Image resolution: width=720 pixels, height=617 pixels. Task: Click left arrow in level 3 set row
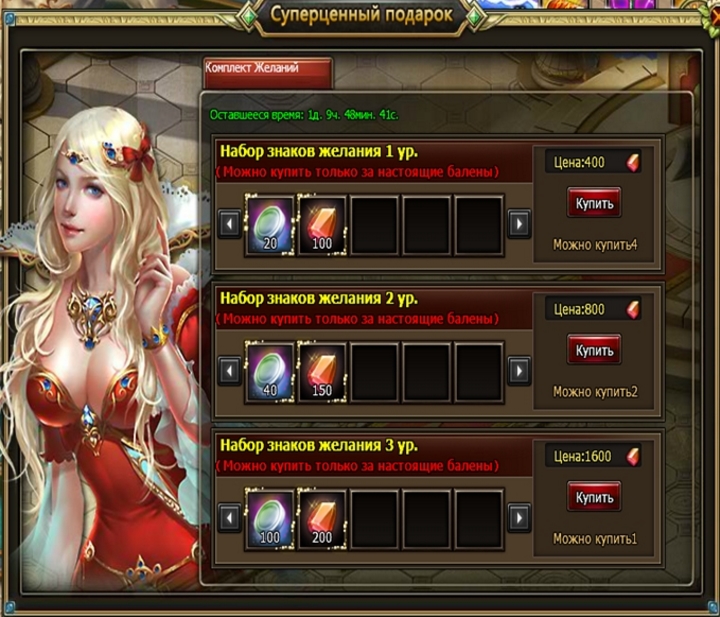click(229, 518)
